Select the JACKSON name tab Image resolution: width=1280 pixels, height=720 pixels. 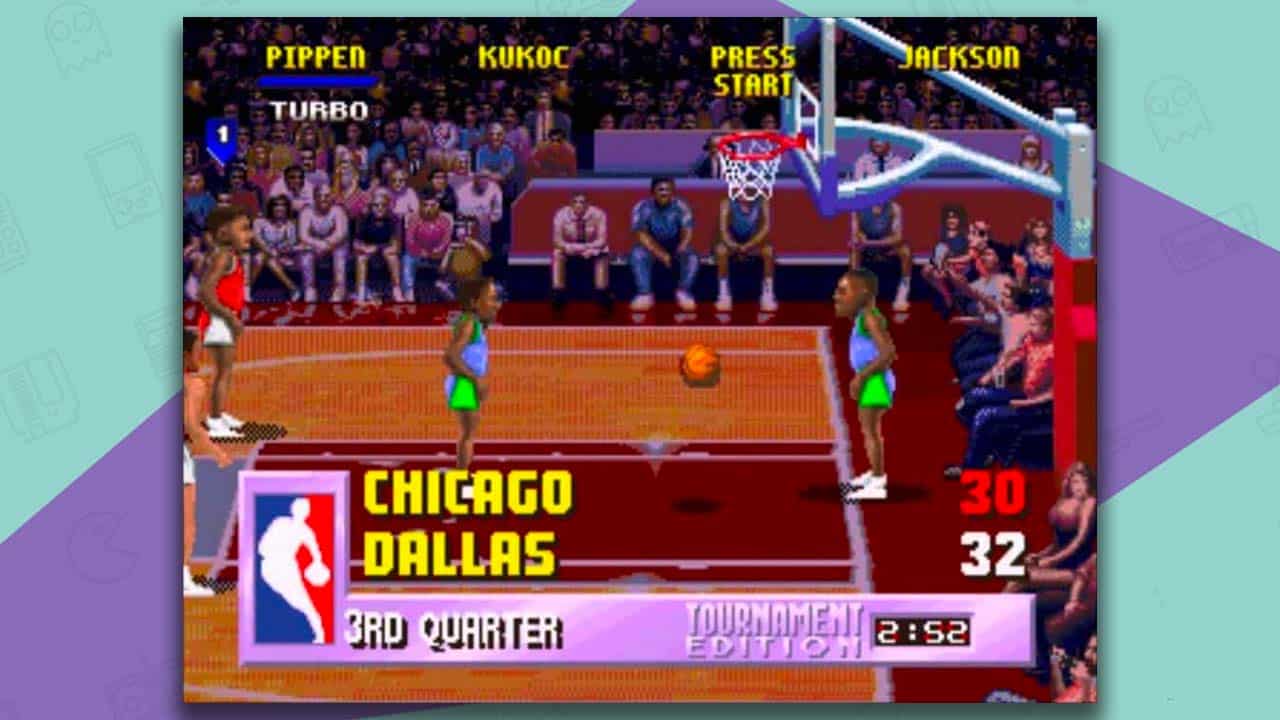click(x=958, y=58)
